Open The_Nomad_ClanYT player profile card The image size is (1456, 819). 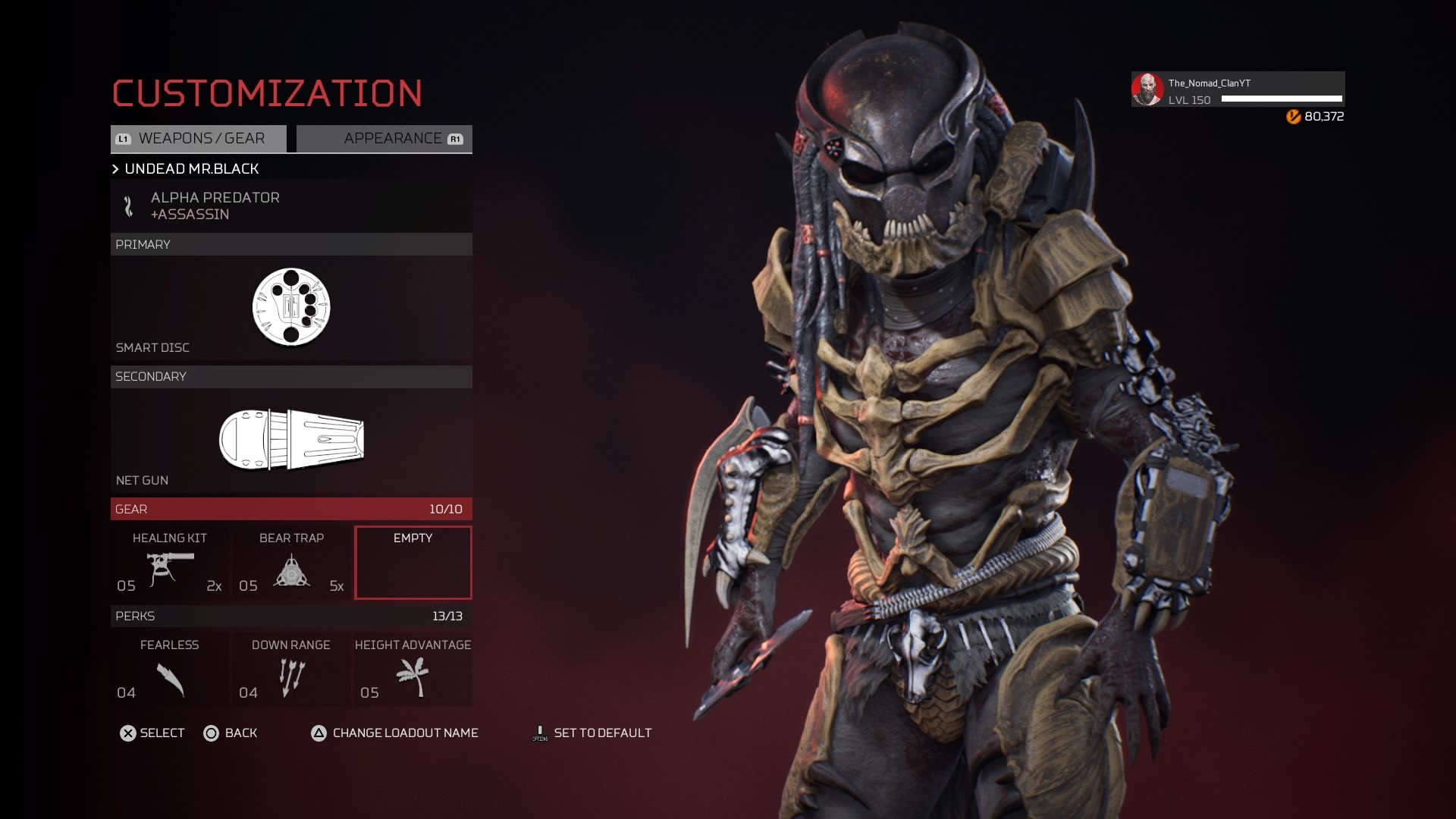[x=1238, y=90]
